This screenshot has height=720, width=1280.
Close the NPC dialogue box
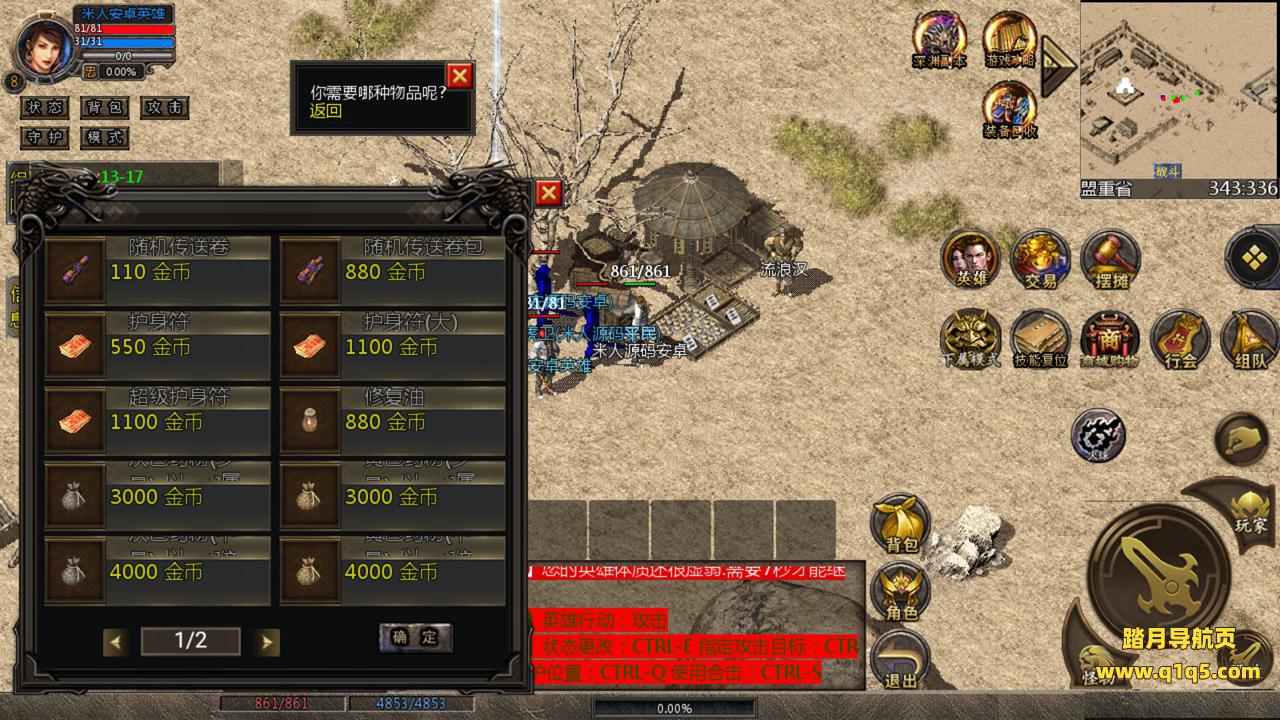coord(459,76)
